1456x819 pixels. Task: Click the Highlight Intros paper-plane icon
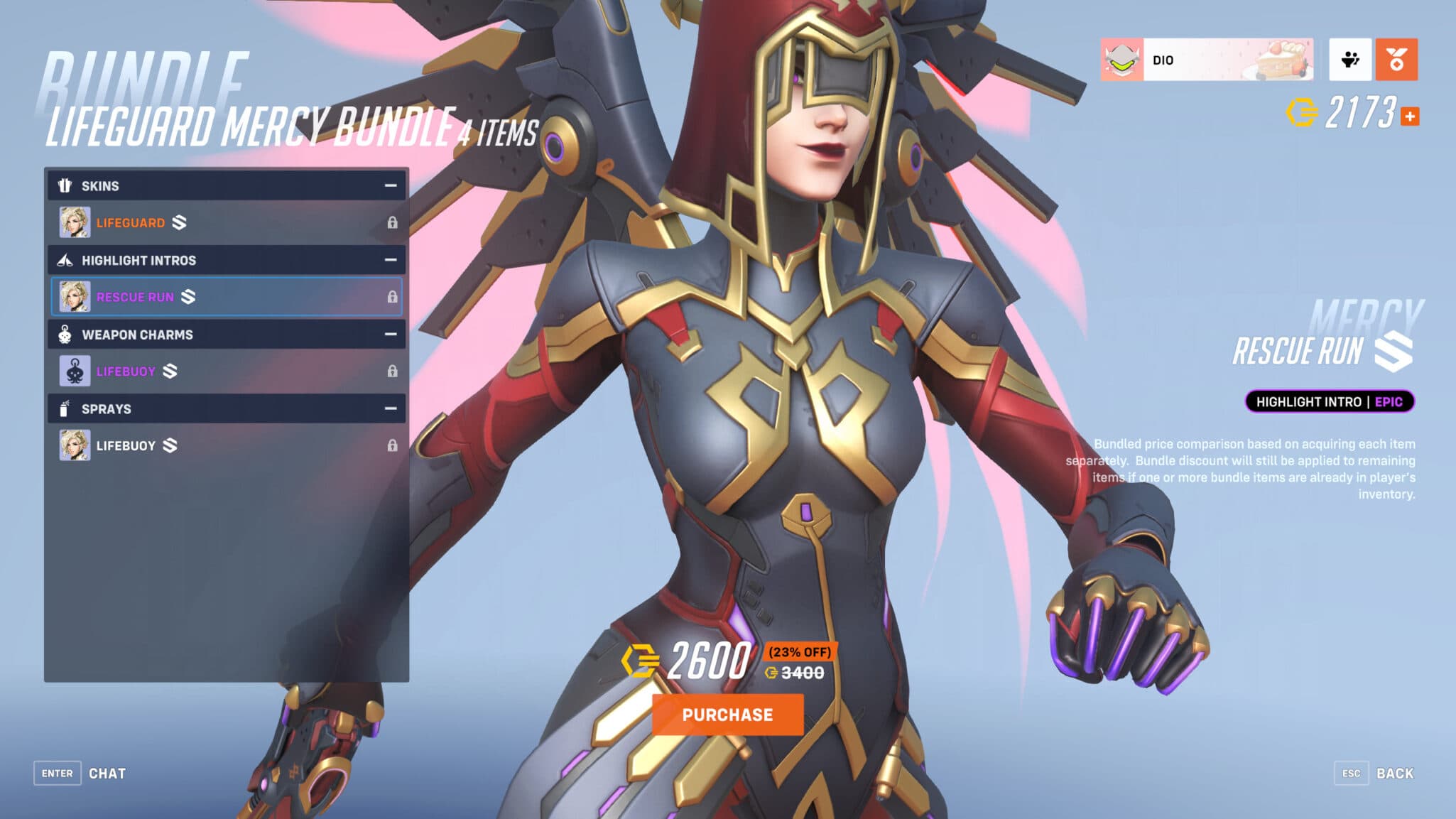tap(65, 260)
